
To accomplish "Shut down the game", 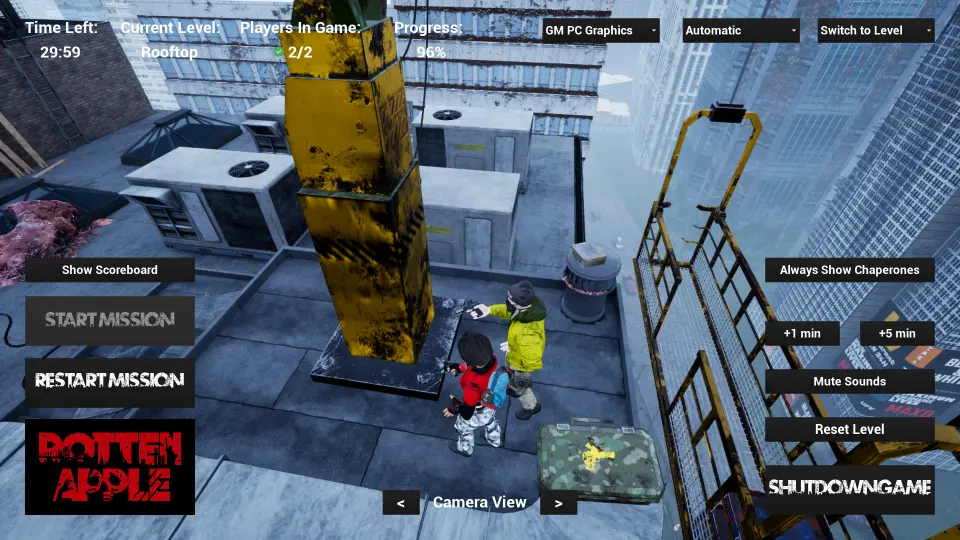I will click(x=850, y=488).
